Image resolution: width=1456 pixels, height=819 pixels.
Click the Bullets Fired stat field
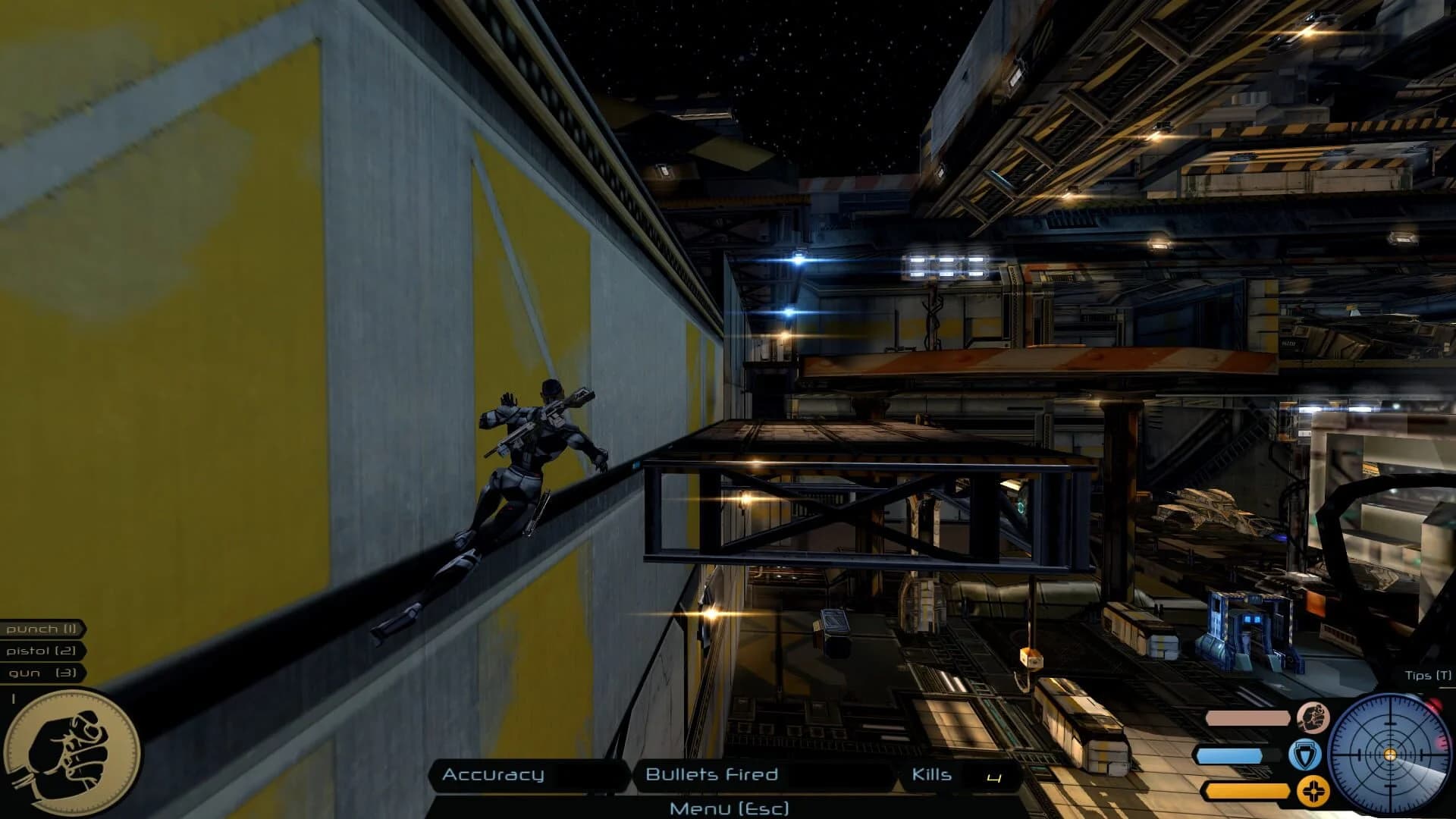(x=711, y=776)
